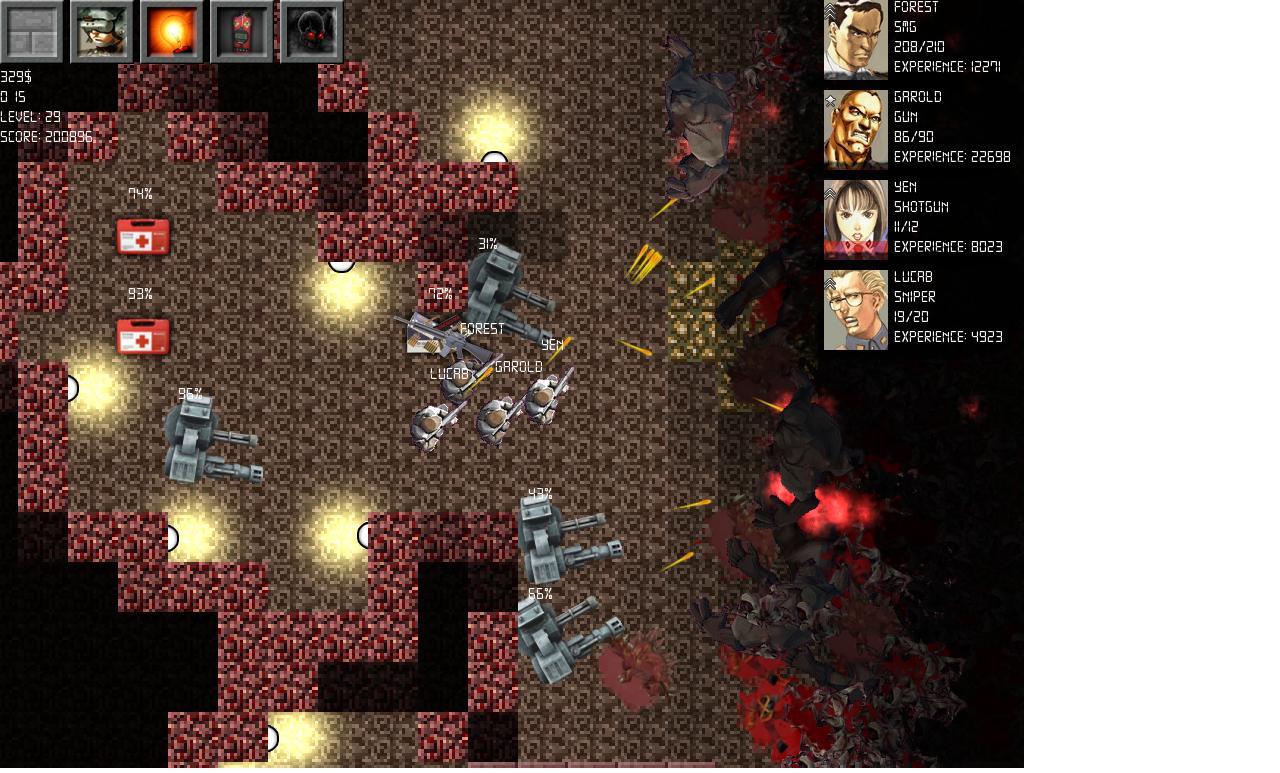
Task: Select Forest's portrait in the squad list
Action: (855, 40)
